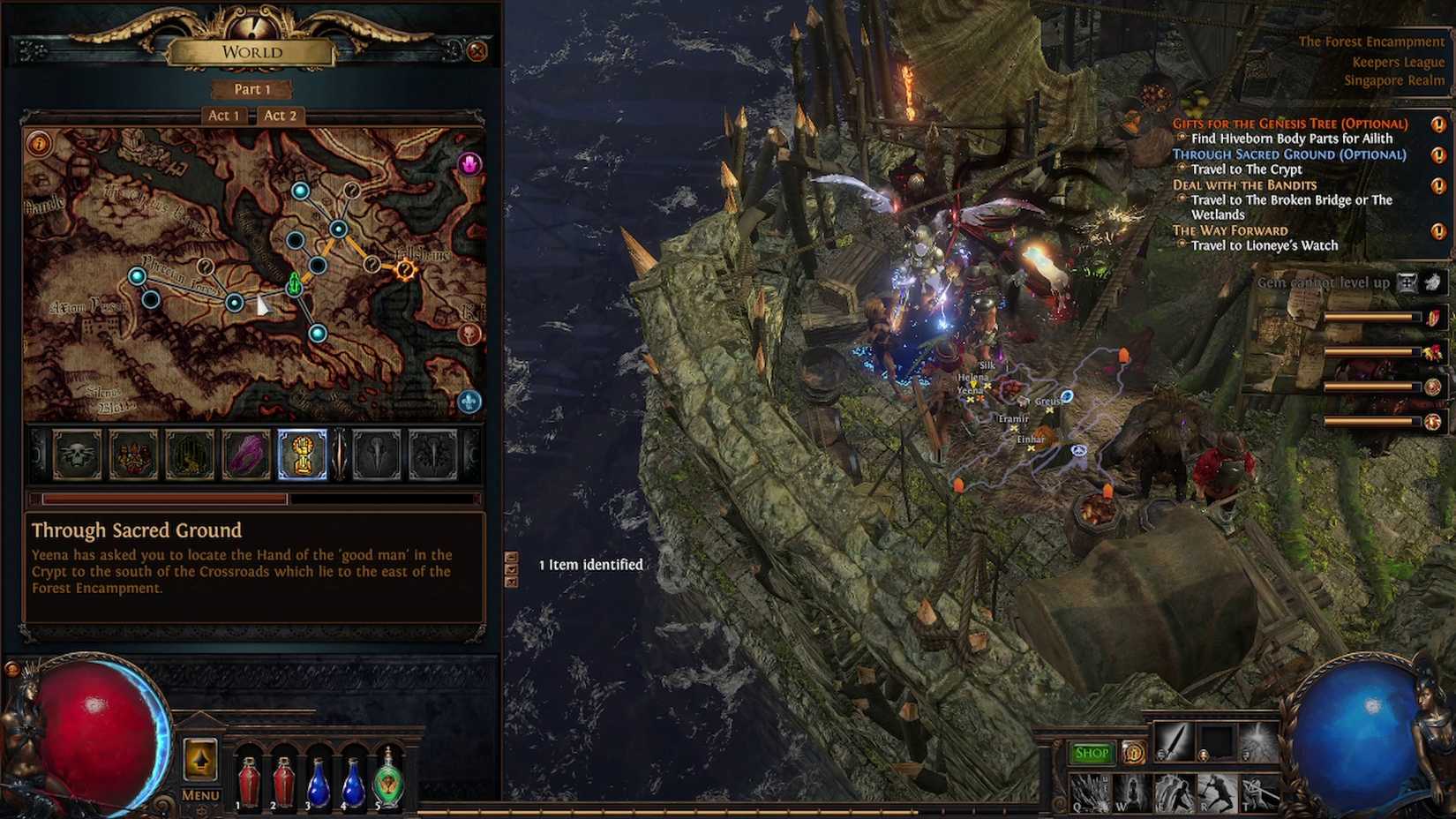Image resolution: width=1456 pixels, height=819 pixels.
Task: Activate the skill bound to Q
Action: click(x=1084, y=792)
